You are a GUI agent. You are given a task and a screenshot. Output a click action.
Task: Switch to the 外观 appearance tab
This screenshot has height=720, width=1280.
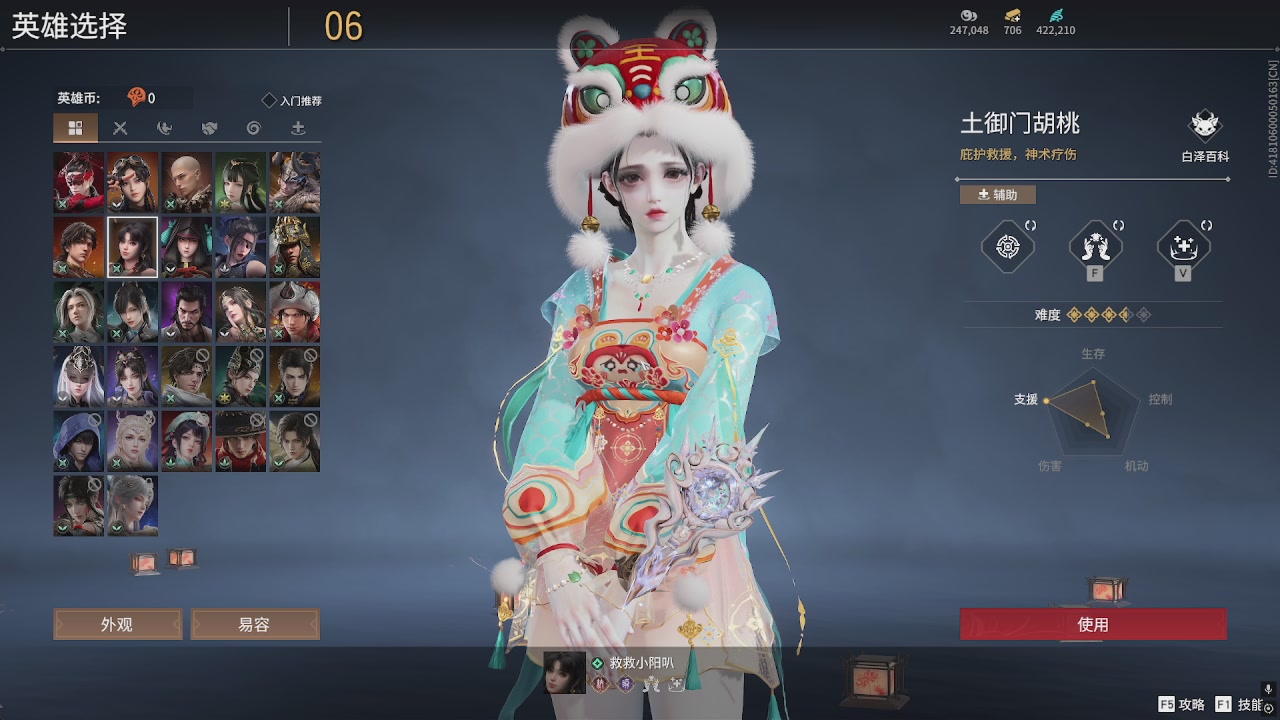click(117, 623)
